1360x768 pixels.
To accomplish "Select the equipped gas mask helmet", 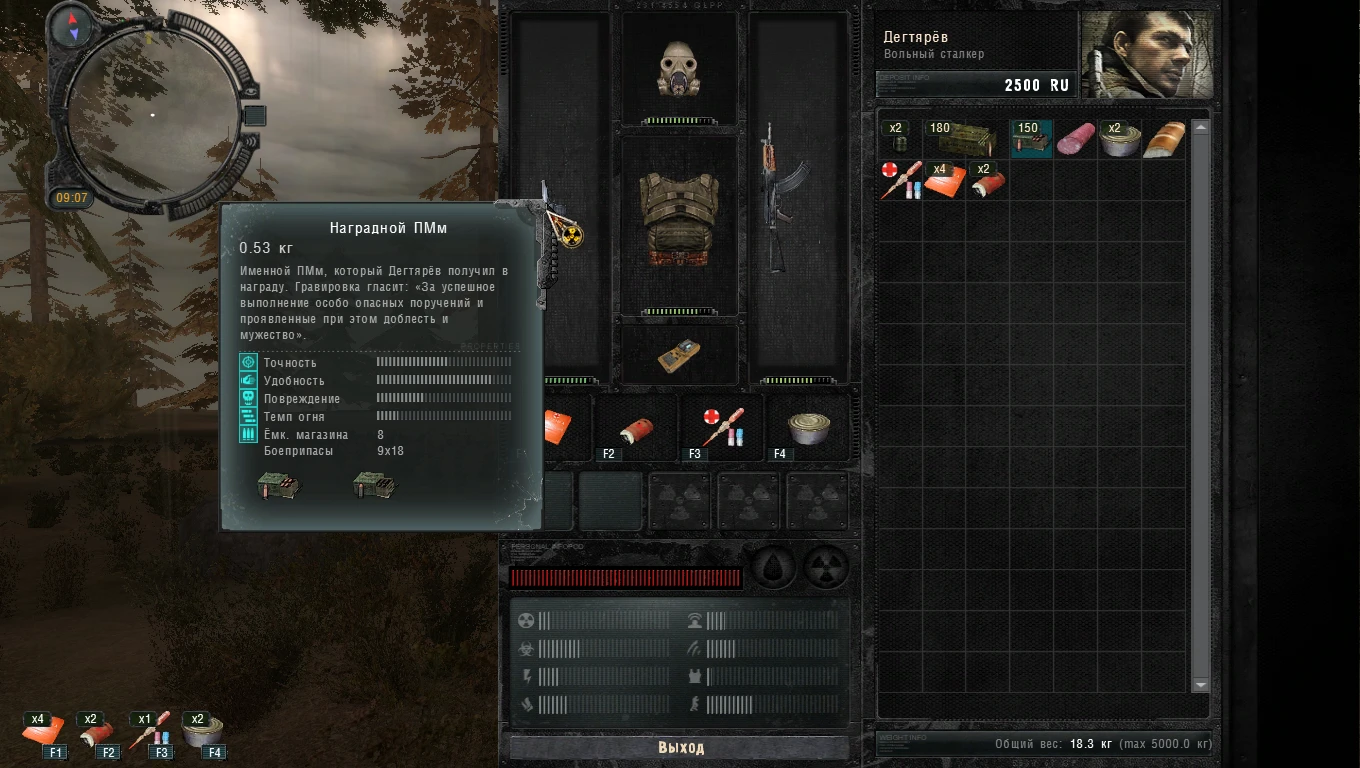I will (x=679, y=70).
